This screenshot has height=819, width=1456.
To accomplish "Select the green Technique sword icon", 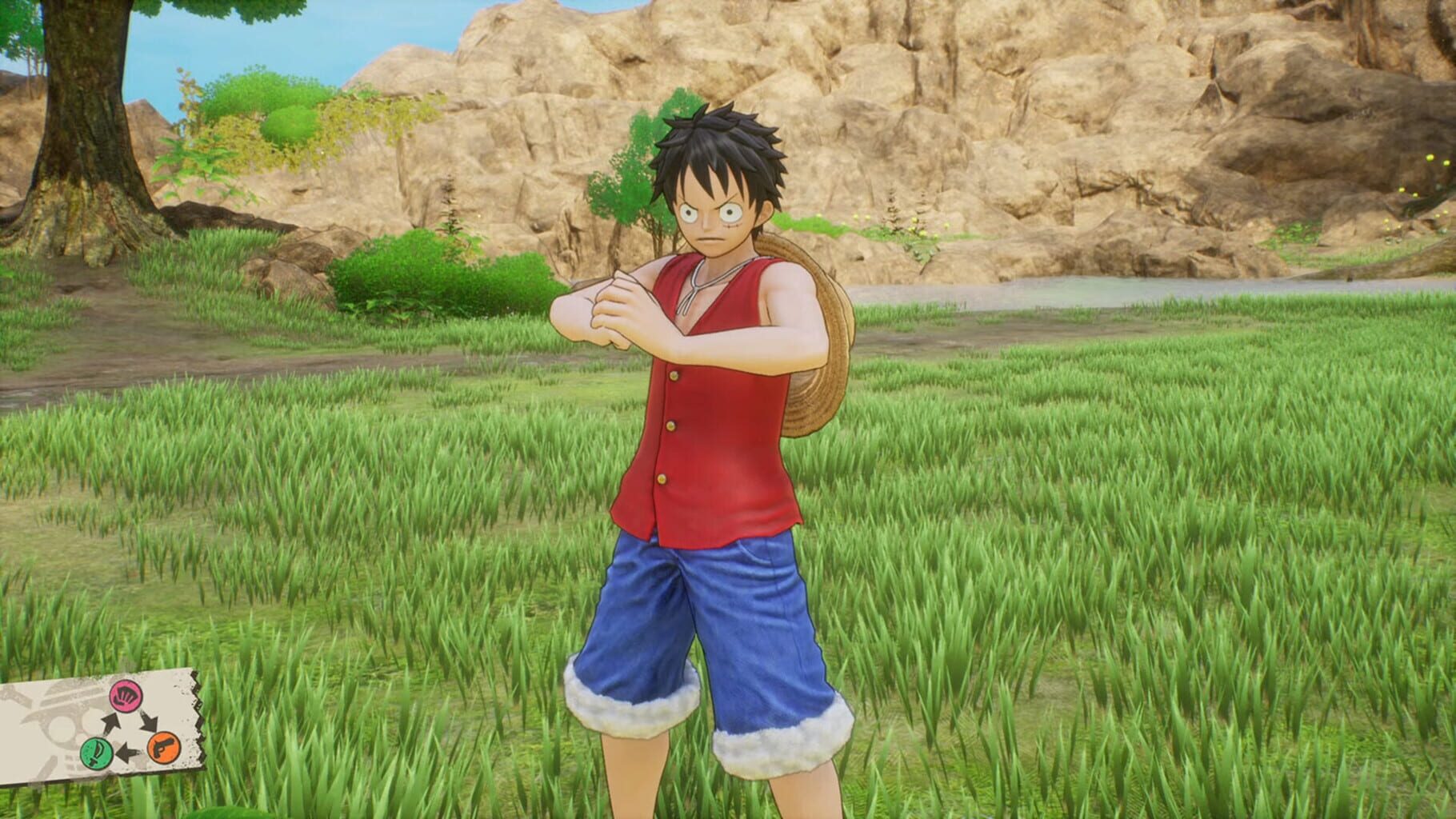I will [x=96, y=753].
